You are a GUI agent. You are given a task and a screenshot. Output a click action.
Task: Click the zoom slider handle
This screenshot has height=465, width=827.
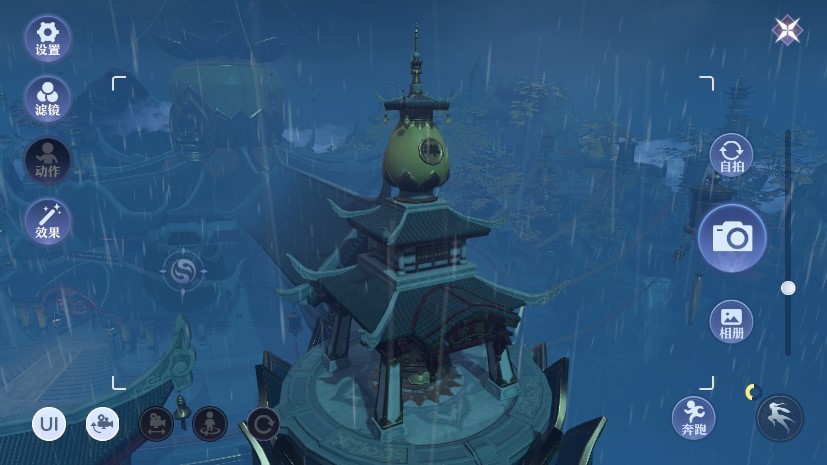[788, 288]
